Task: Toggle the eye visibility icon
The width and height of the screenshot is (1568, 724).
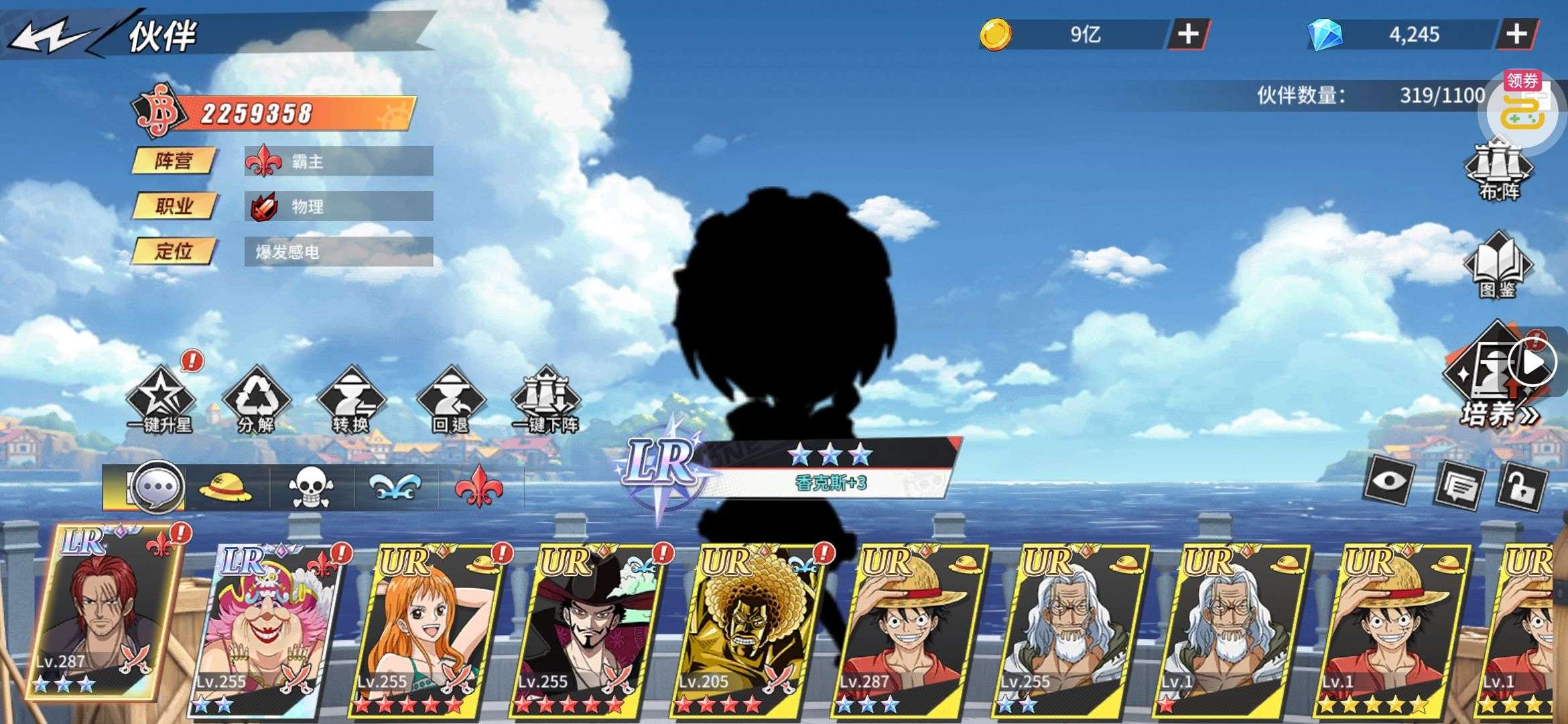Action: pos(1390,481)
